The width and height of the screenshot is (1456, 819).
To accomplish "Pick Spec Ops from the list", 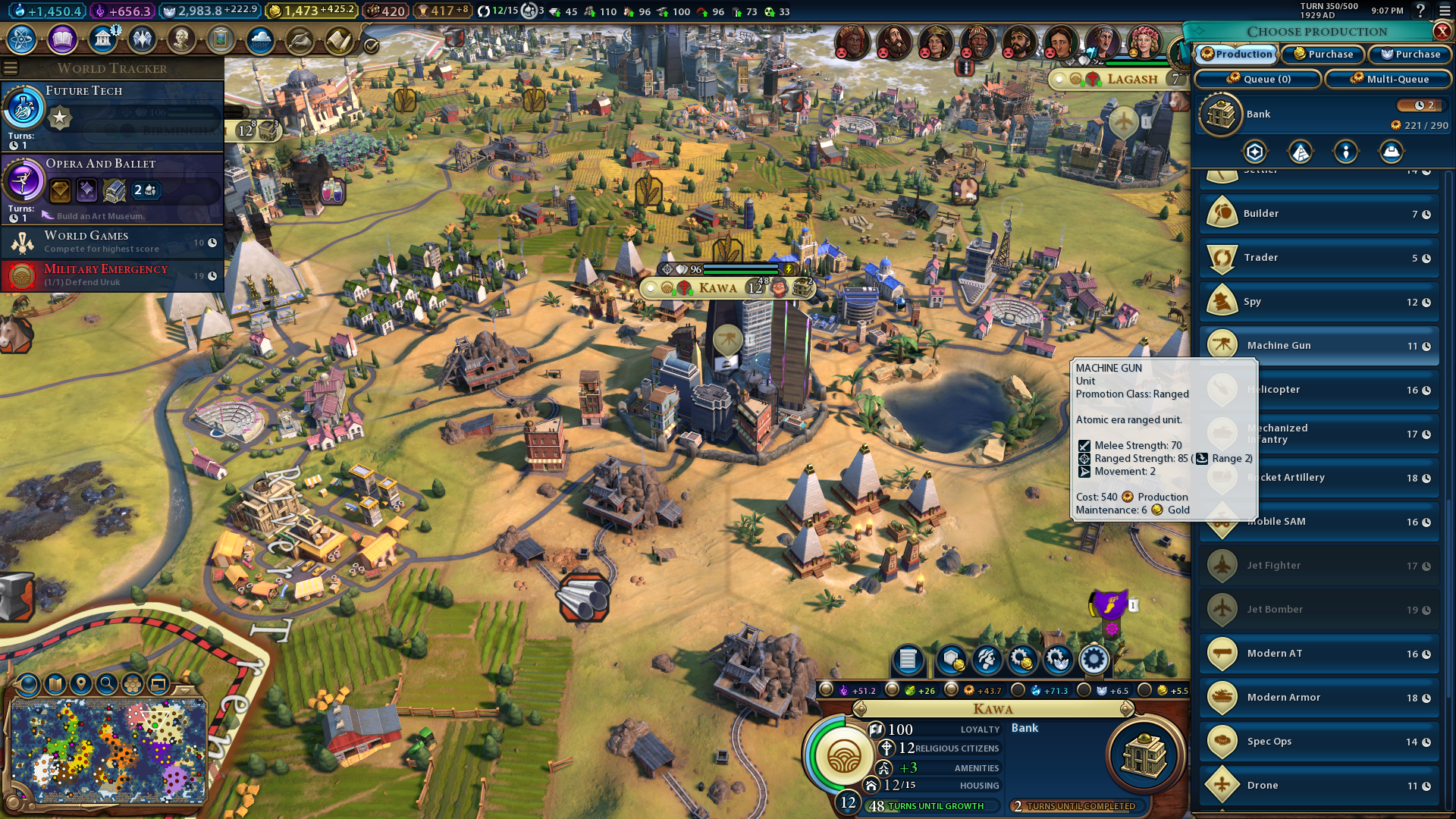I will pos(1319,742).
